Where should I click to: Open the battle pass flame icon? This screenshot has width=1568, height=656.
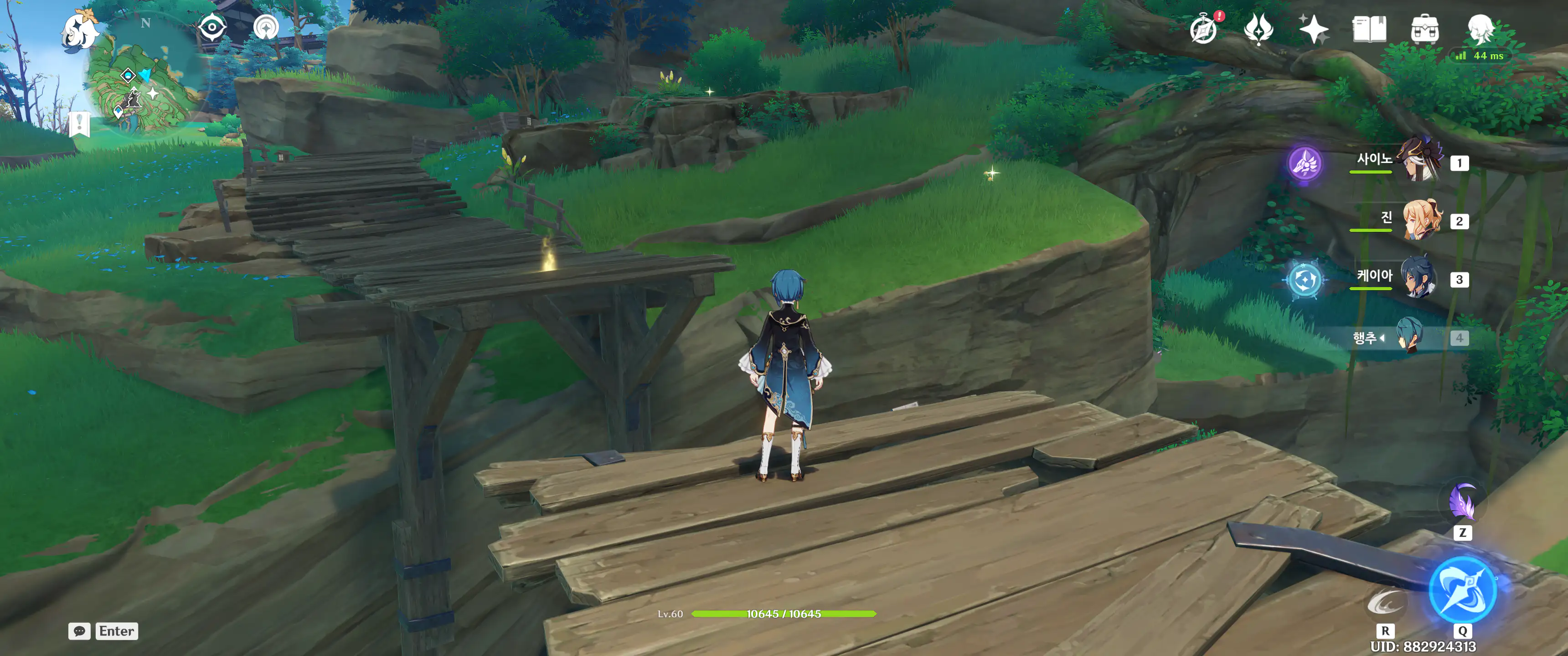[1258, 29]
